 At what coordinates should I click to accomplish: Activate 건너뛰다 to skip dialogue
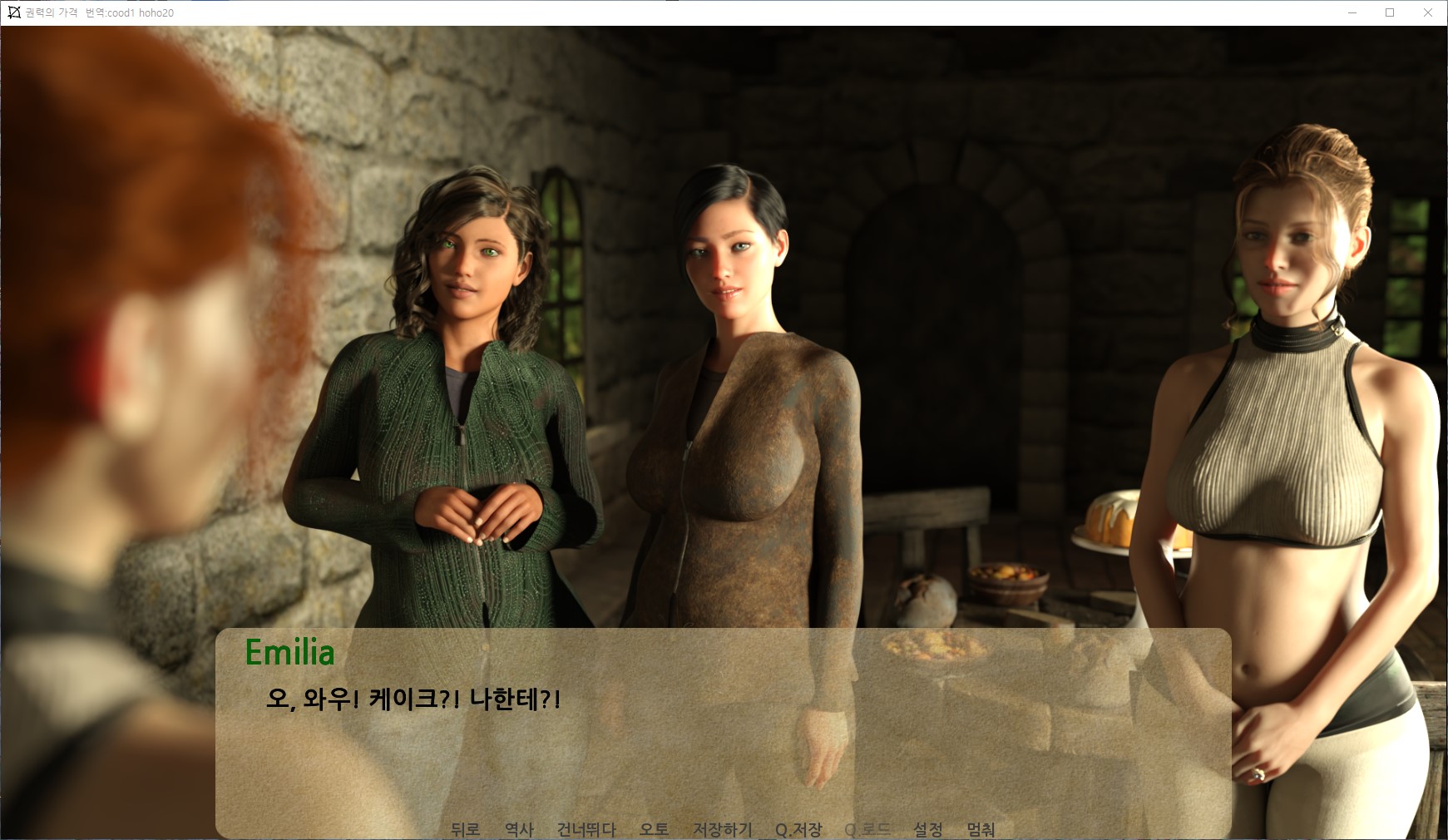coord(586,829)
